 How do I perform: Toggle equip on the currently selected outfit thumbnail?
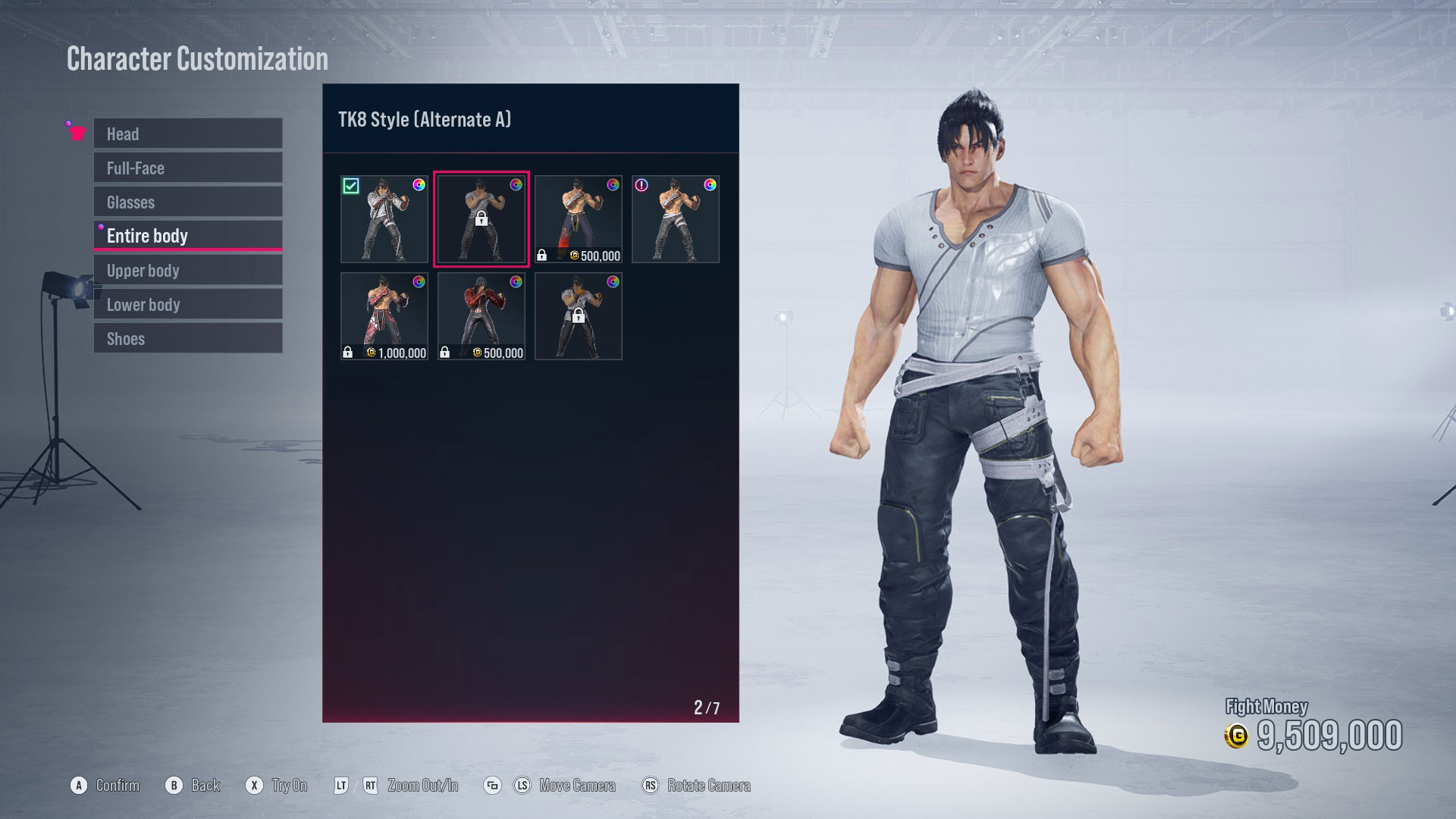pyautogui.click(x=481, y=218)
